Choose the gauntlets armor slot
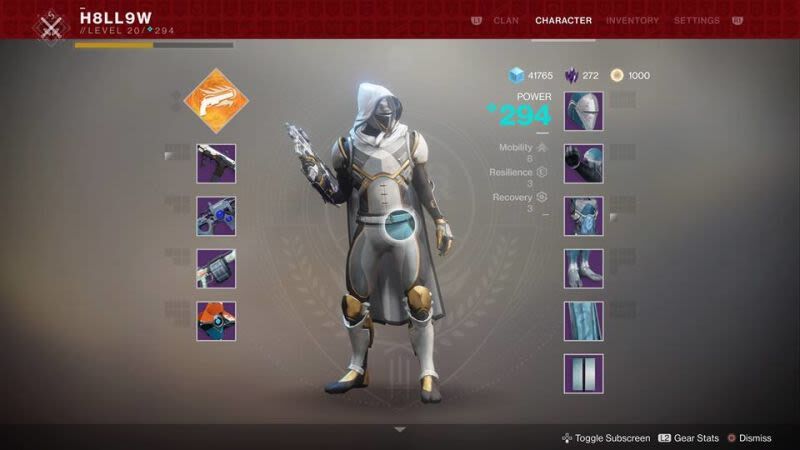This screenshot has height=450, width=800. click(583, 164)
